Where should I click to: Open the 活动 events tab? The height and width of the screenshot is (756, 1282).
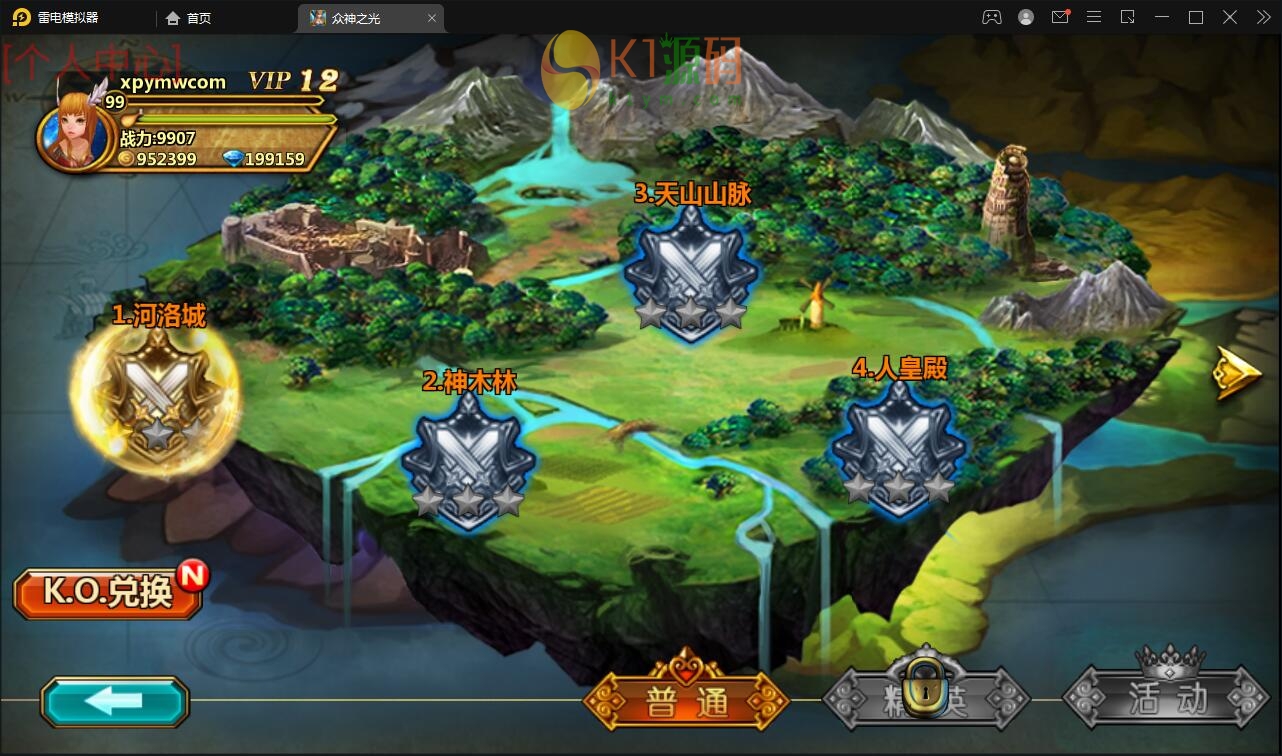[1166, 697]
